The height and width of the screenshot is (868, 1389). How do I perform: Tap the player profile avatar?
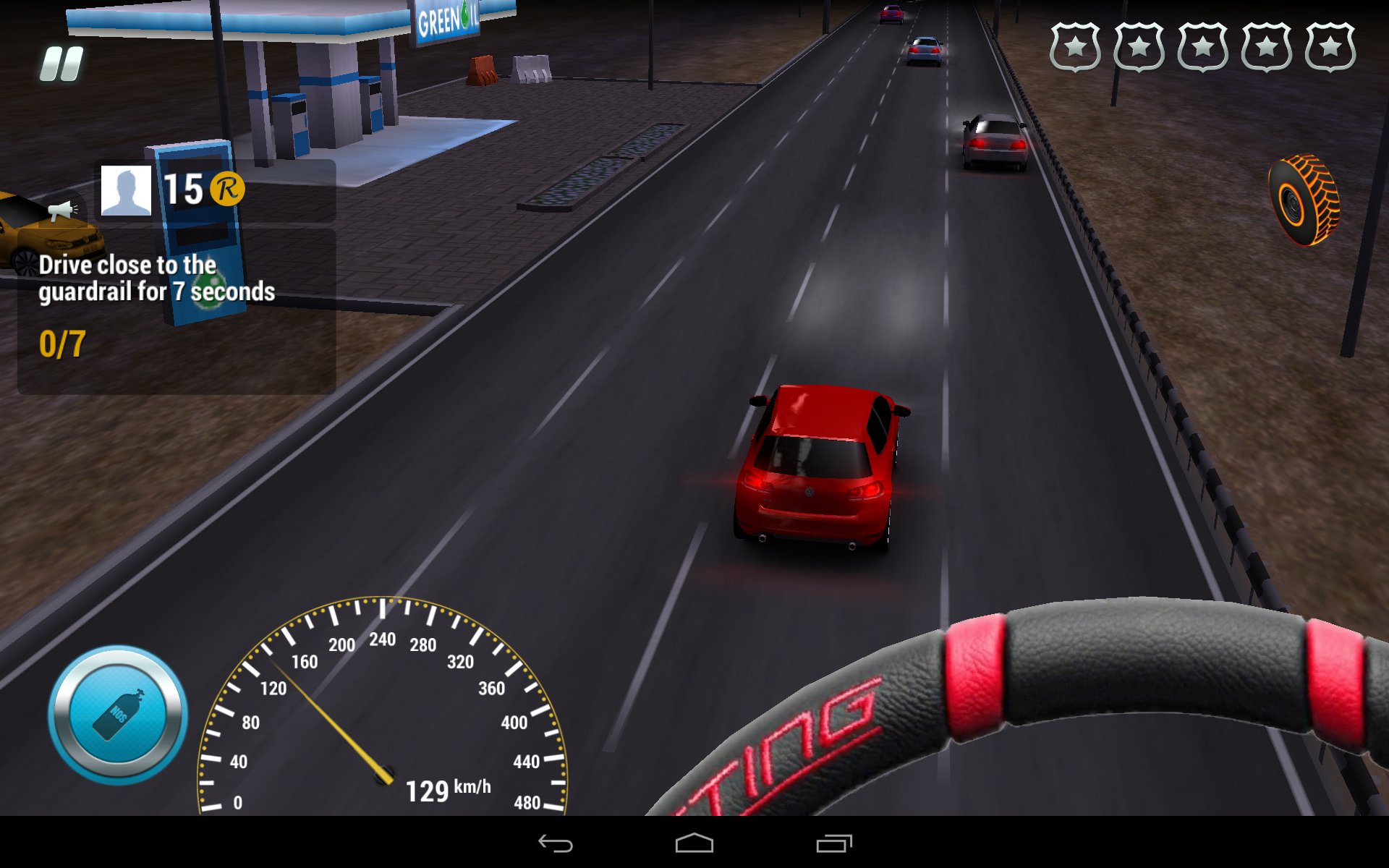pyautogui.click(x=126, y=190)
